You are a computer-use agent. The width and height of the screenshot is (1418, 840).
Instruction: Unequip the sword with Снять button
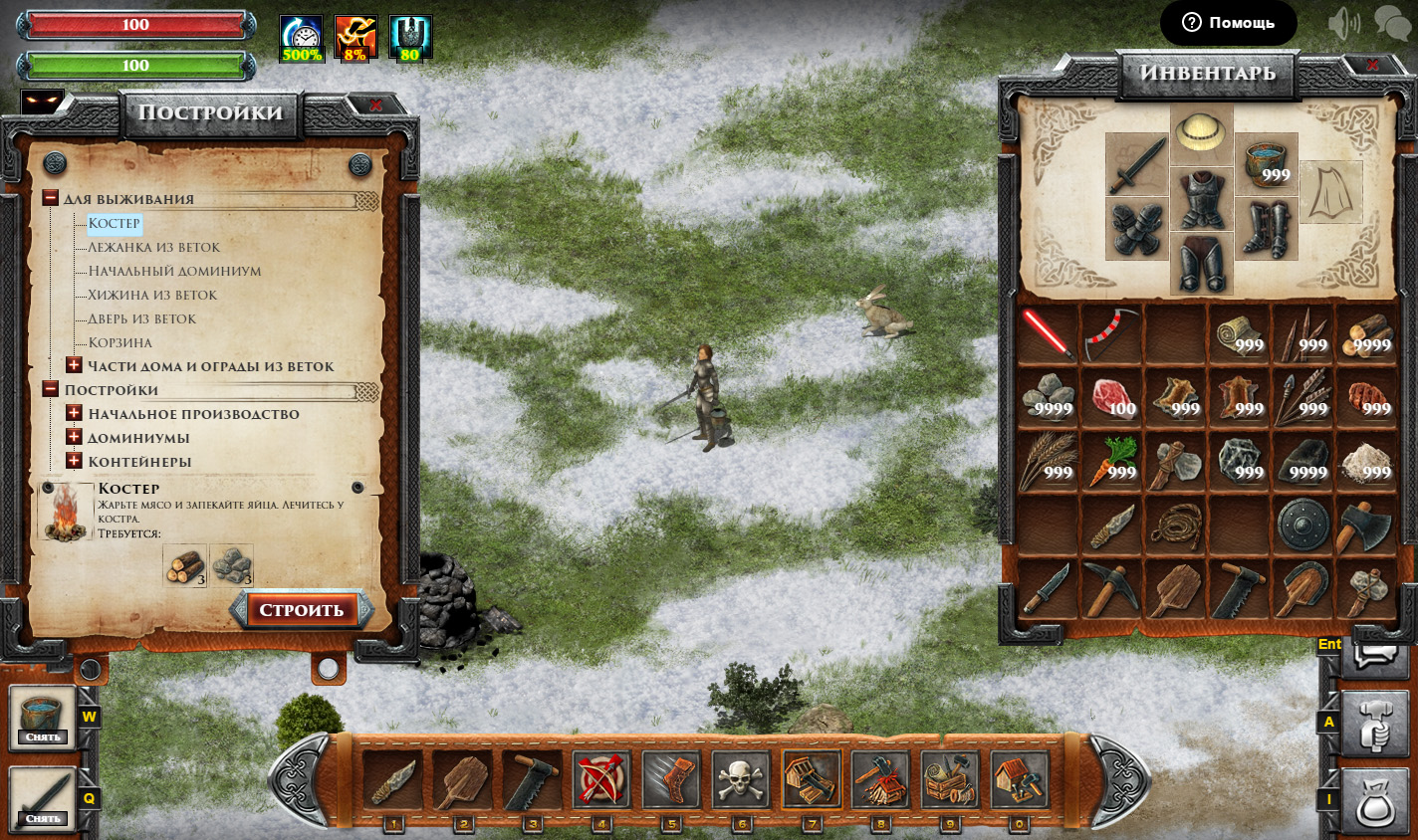(x=43, y=818)
